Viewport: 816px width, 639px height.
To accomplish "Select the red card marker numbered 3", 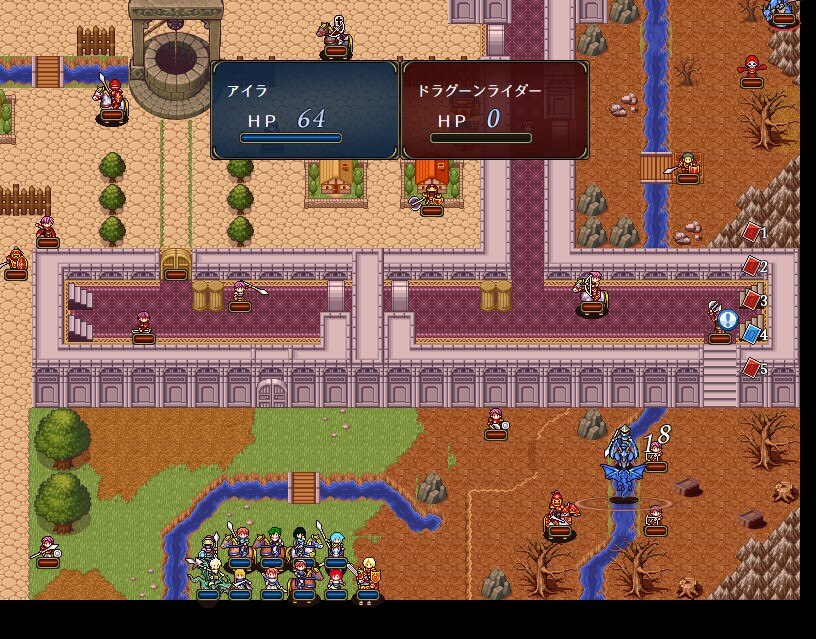I will (x=751, y=300).
